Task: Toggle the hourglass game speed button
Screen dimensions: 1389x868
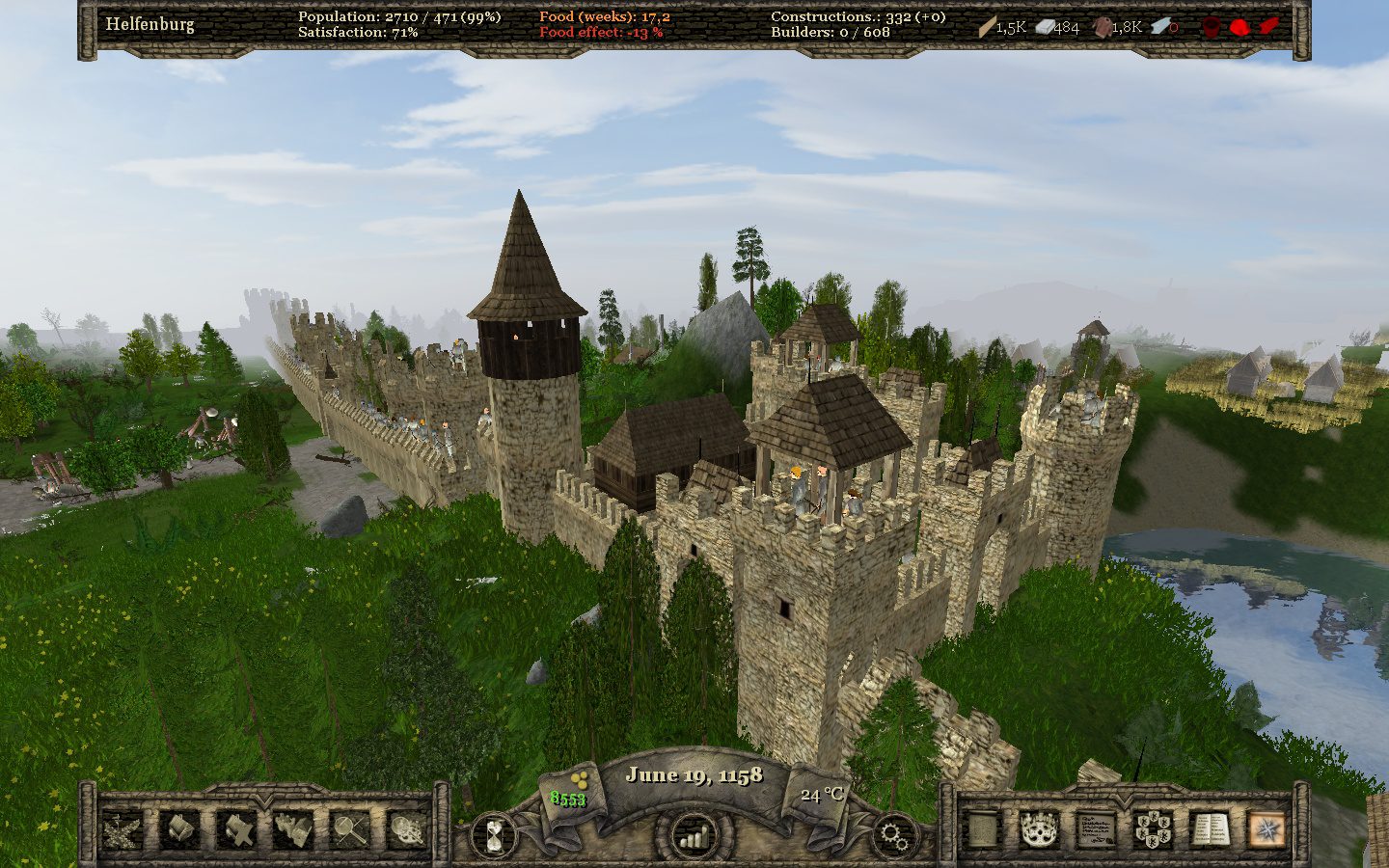Action: (494, 834)
